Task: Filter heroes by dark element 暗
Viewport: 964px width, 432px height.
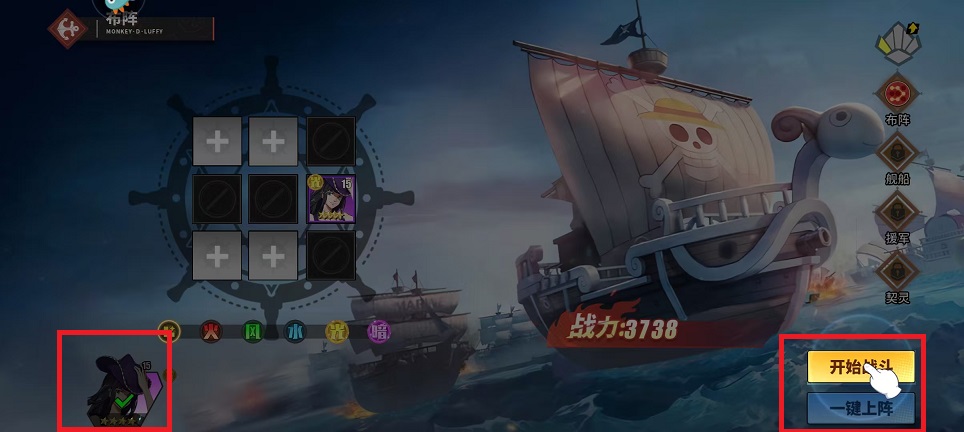Action: click(379, 331)
